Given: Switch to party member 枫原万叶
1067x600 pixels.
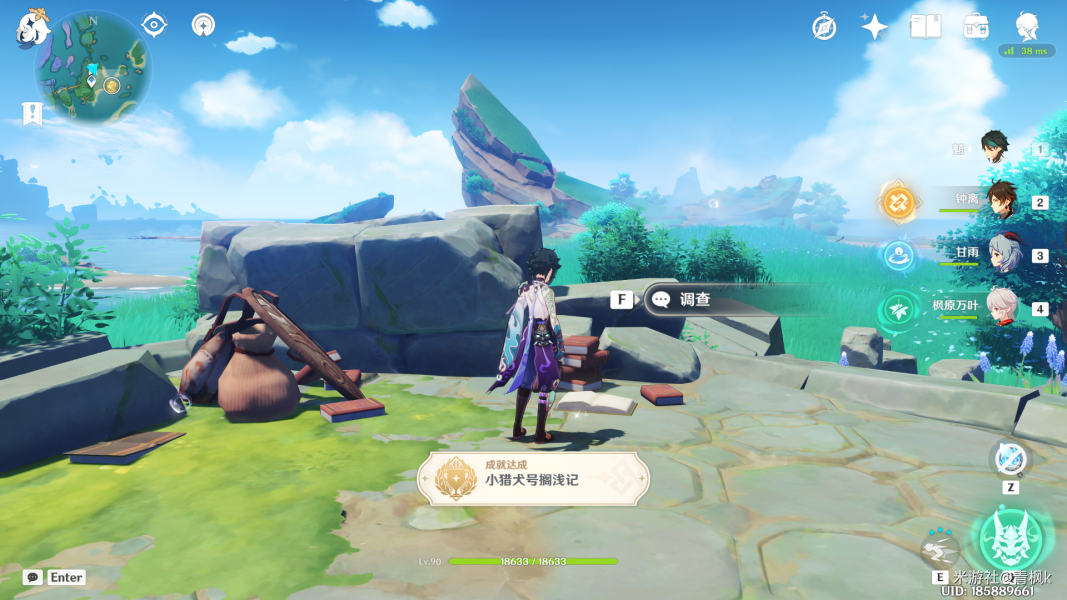Looking at the screenshot, I should 1001,306.
